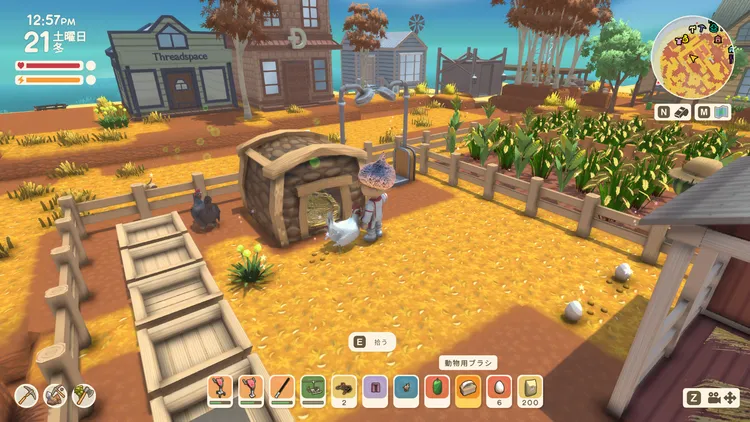This screenshot has width=750, height=422.
Task: Choose the feed bag slot showing 200
Action: [x=530, y=387]
